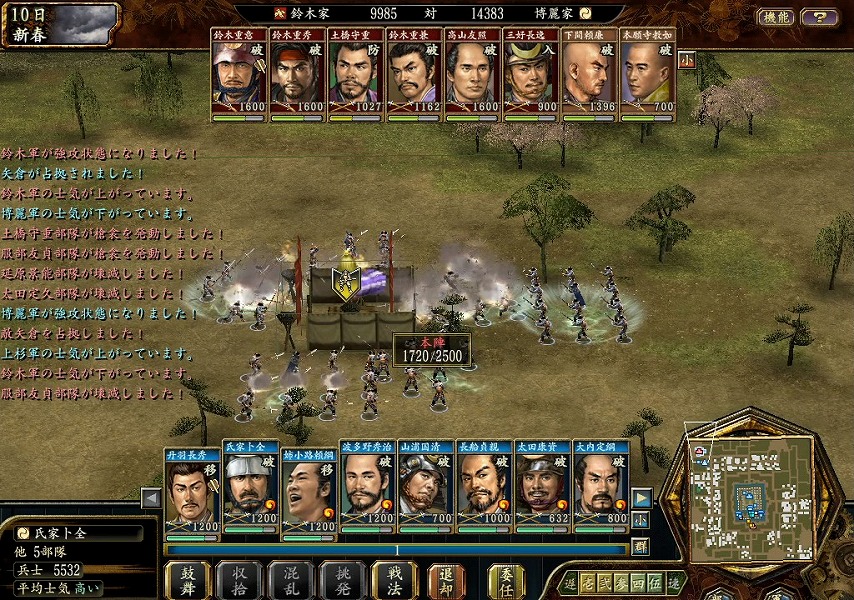Order a retreat with 退却

click(x=447, y=580)
